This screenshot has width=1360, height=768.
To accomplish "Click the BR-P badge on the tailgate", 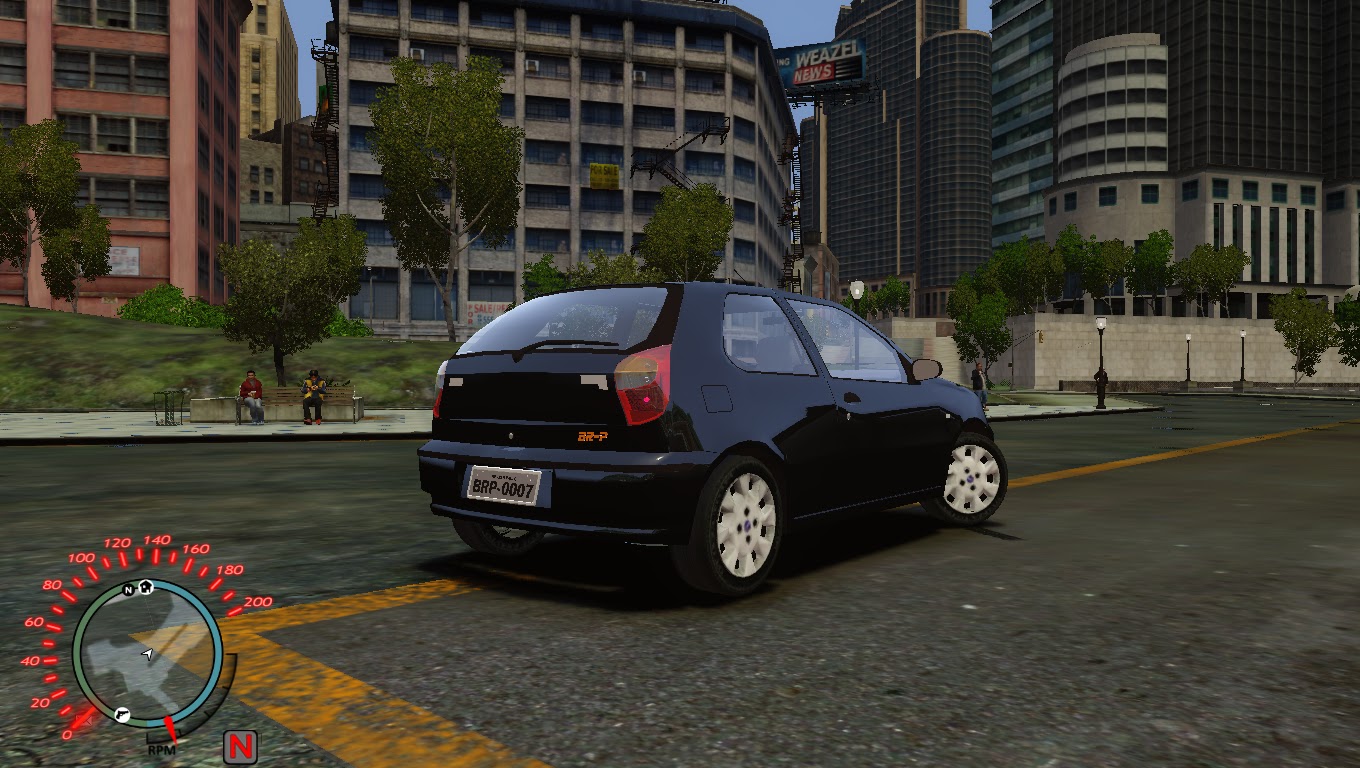I will (x=594, y=436).
